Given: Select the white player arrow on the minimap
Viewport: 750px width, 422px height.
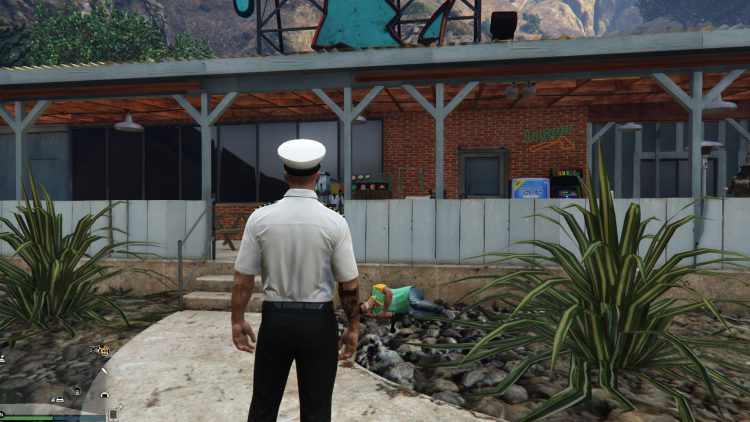Looking at the screenshot, I should click(x=104, y=371).
